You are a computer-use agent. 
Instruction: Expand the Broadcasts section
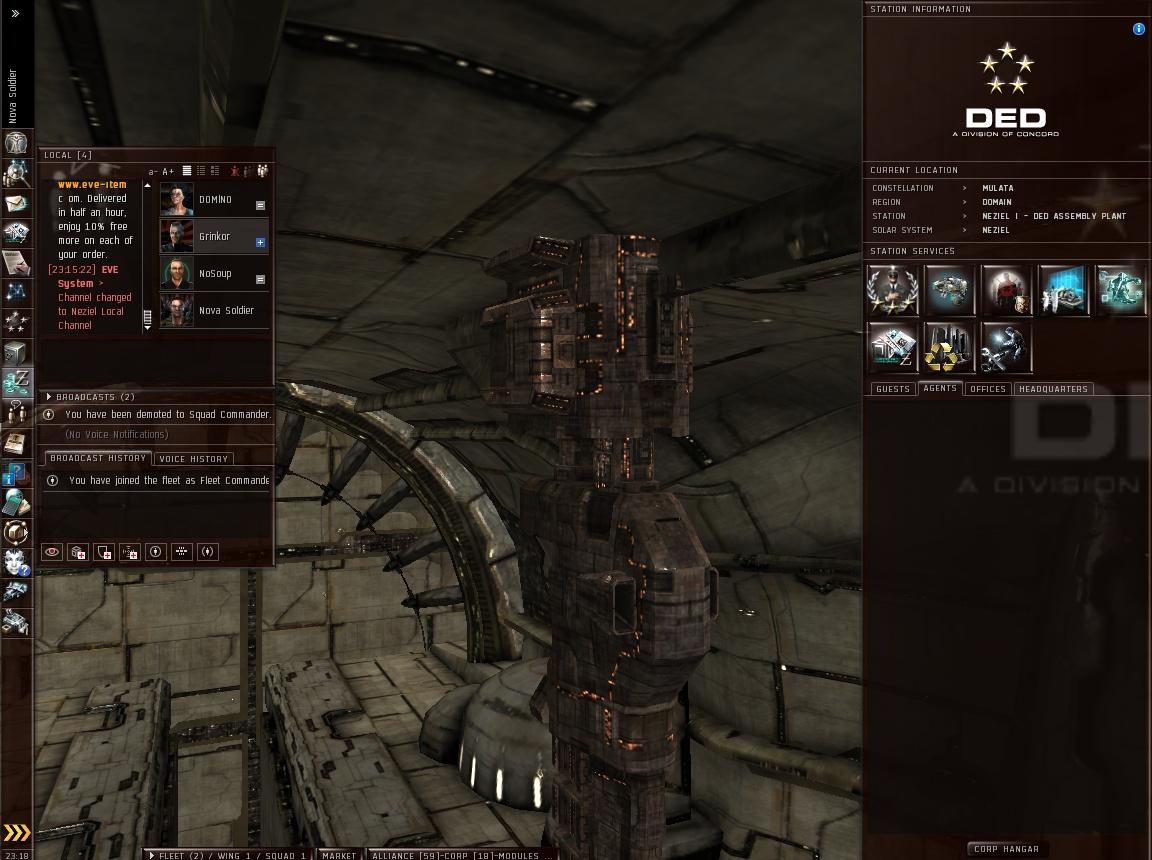pos(49,397)
